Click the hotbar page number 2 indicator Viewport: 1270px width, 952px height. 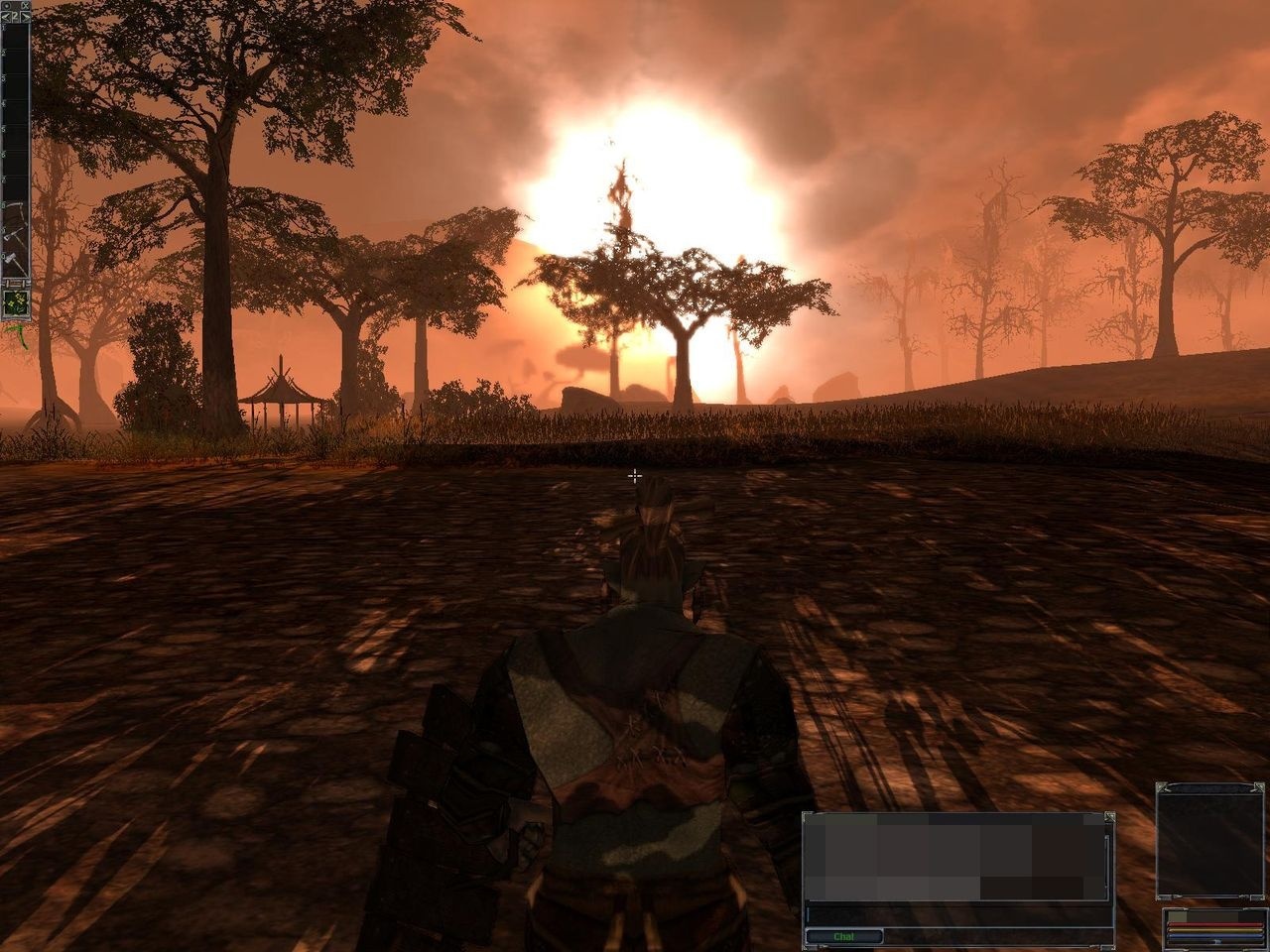pyautogui.click(x=14, y=16)
